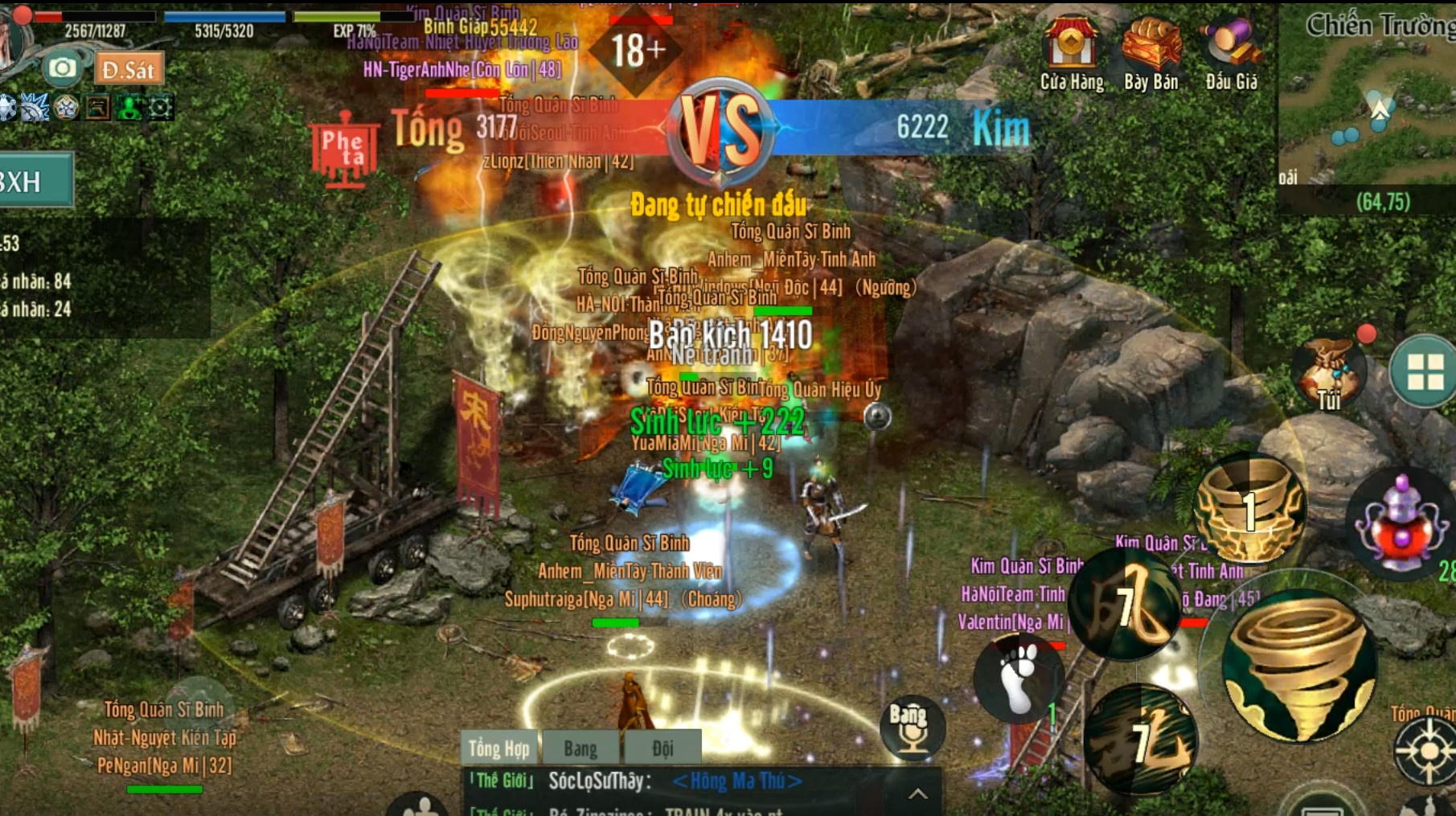This screenshot has height=816, width=1456.
Task: Switch to the Bang chat tab
Action: 581,748
